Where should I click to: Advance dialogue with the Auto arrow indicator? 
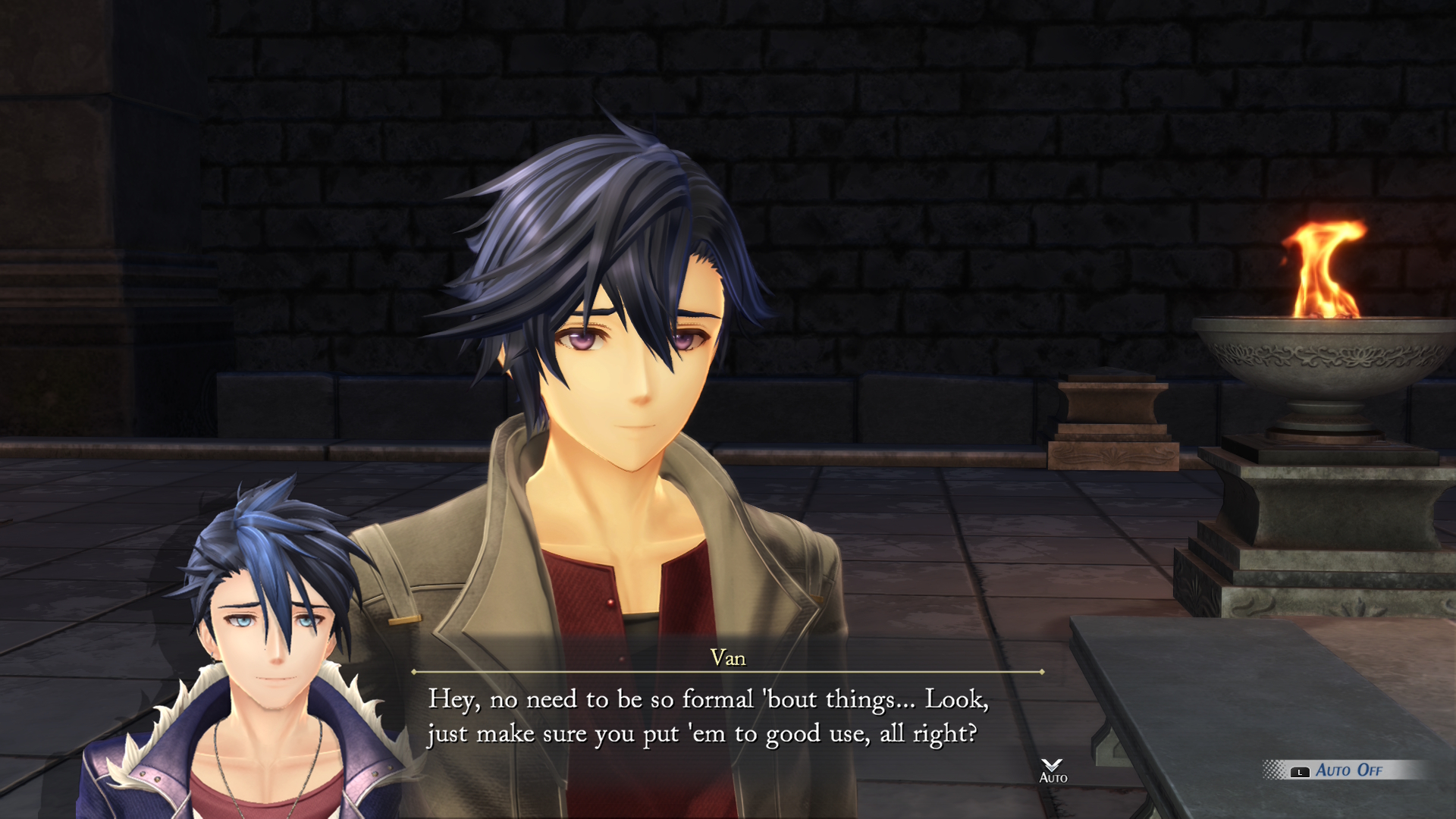click(x=1053, y=770)
